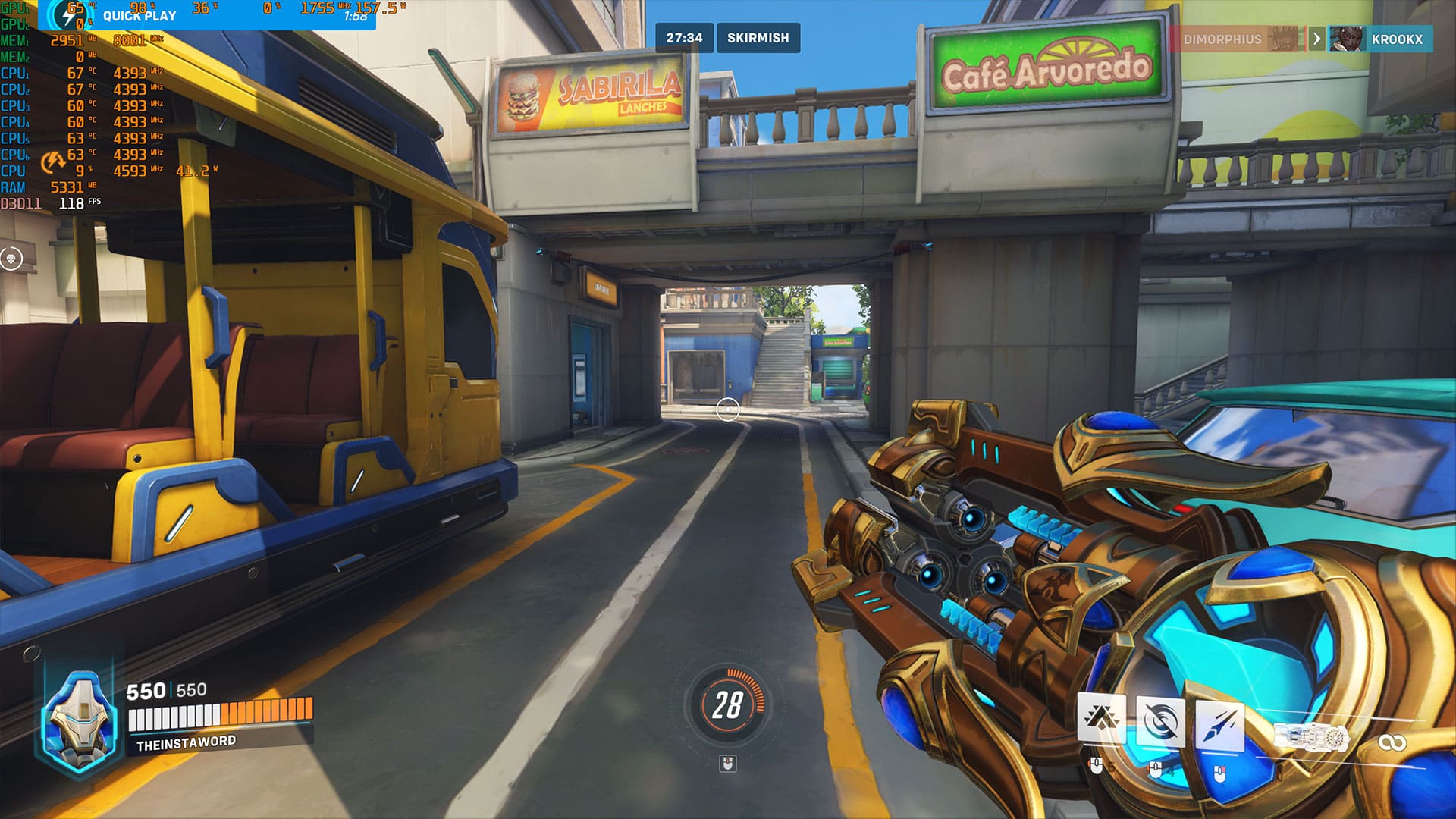The height and width of the screenshot is (819, 1456).
Task: Open the Ramattra hero portrait
Action: click(x=80, y=720)
